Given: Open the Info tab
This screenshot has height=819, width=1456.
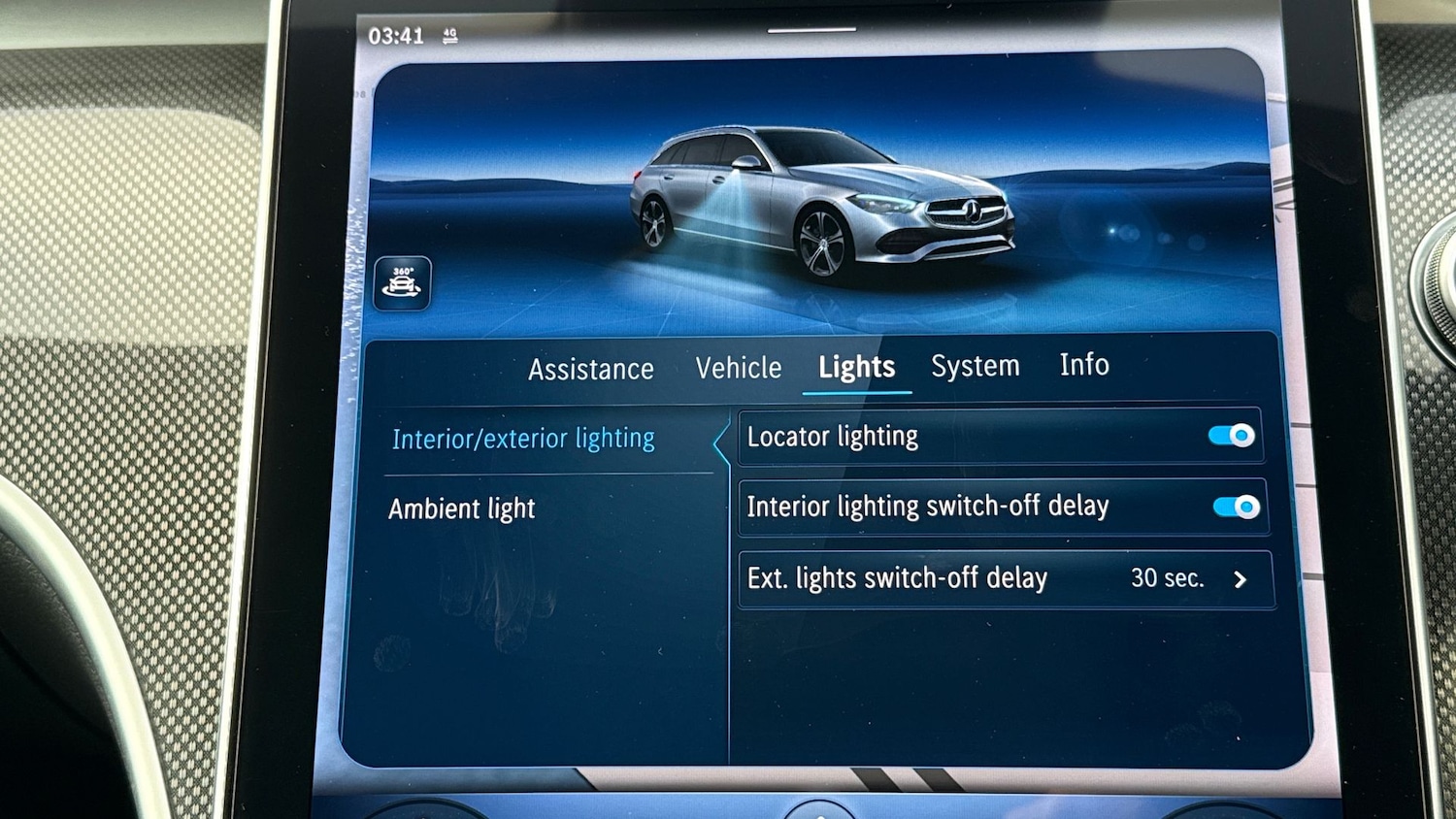Looking at the screenshot, I should coord(1083,365).
